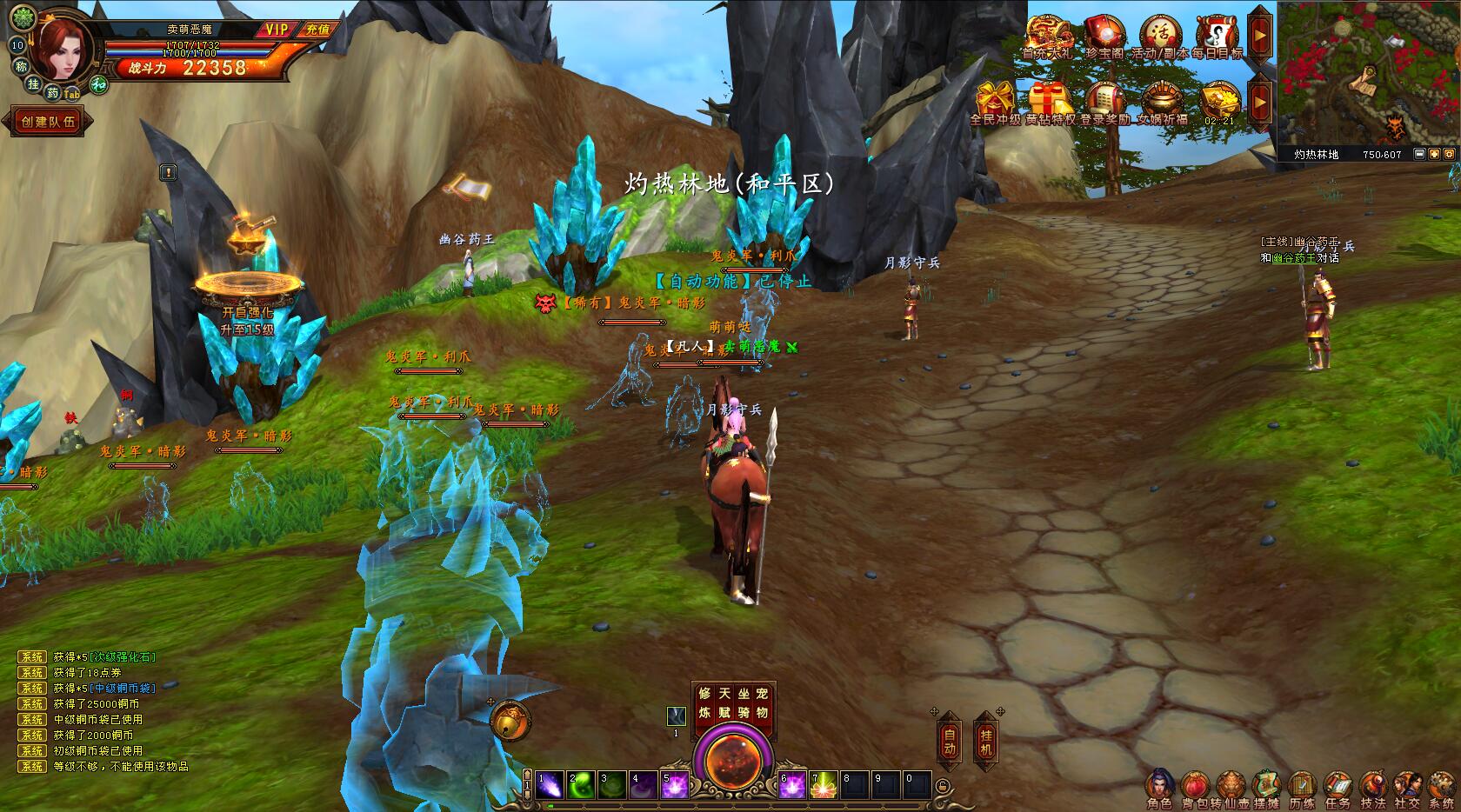Create a team with 创建队伍
This screenshot has width=1461, height=812.
click(48, 122)
